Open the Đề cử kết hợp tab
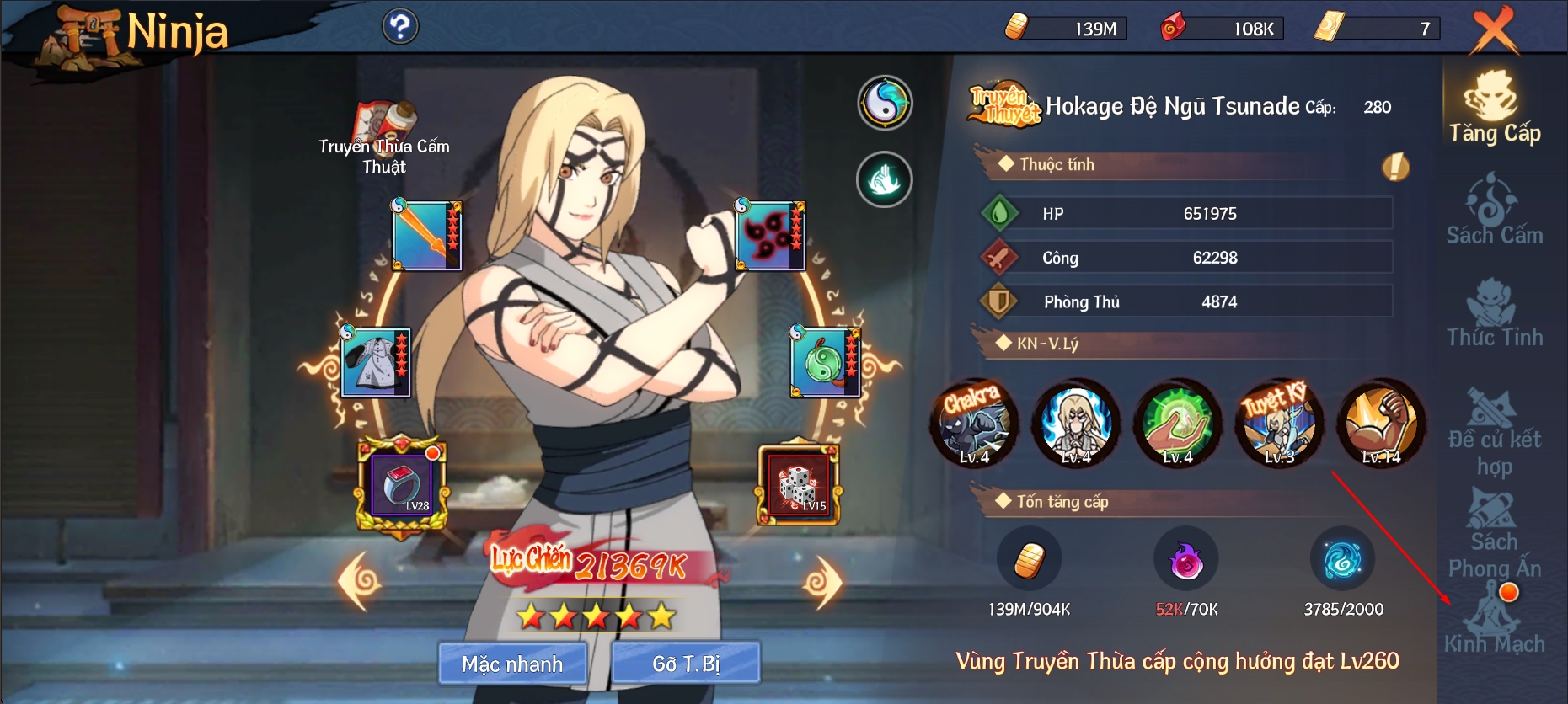This screenshot has width=1568, height=704. click(1494, 432)
